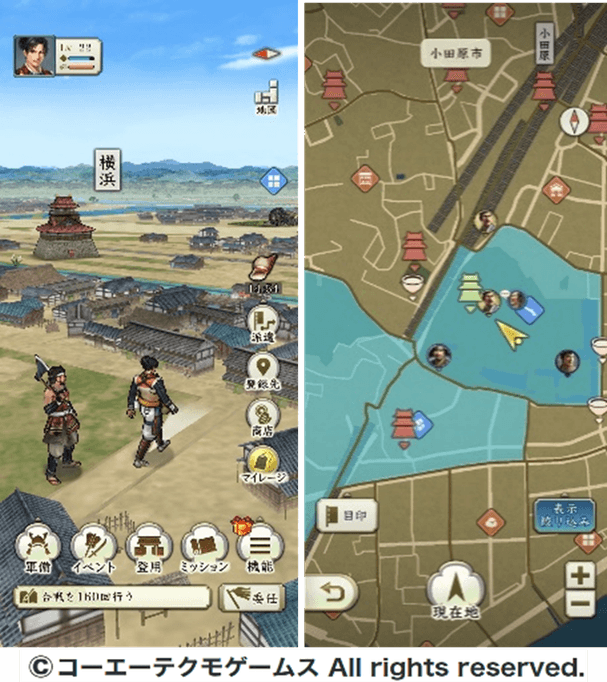
Task: Open the 軍備 armaments menu
Action: point(38,548)
